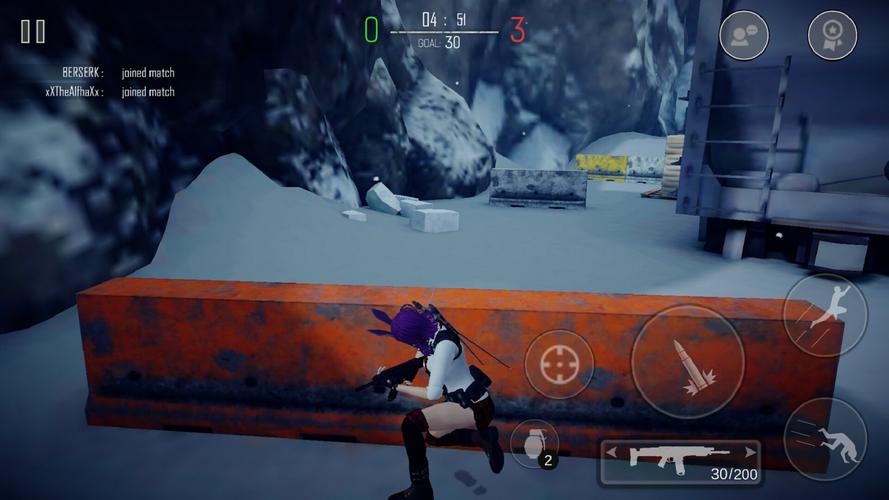Open the team chat bubble button
889x500 pixels.
pos(744,36)
